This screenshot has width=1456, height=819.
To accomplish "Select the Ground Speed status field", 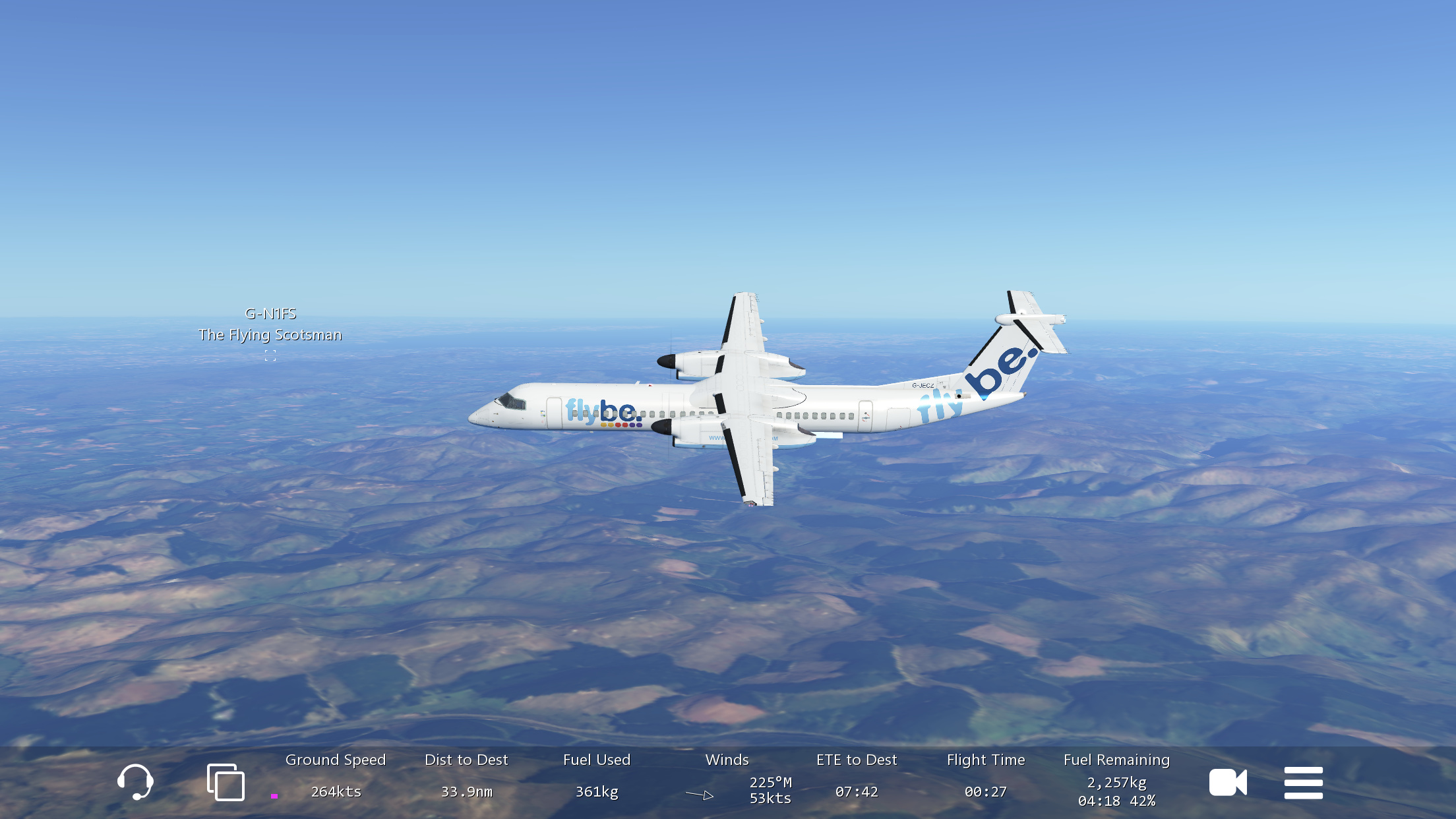I will [336, 777].
